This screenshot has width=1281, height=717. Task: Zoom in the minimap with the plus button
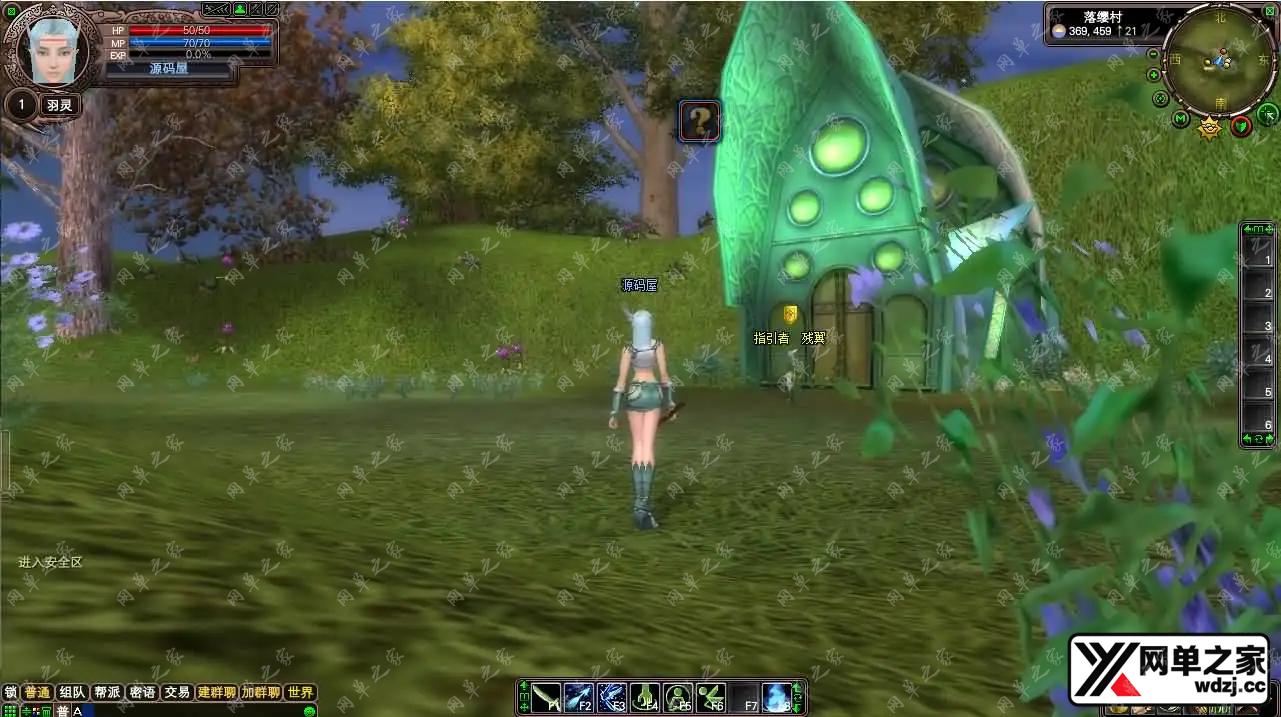[x=1154, y=75]
